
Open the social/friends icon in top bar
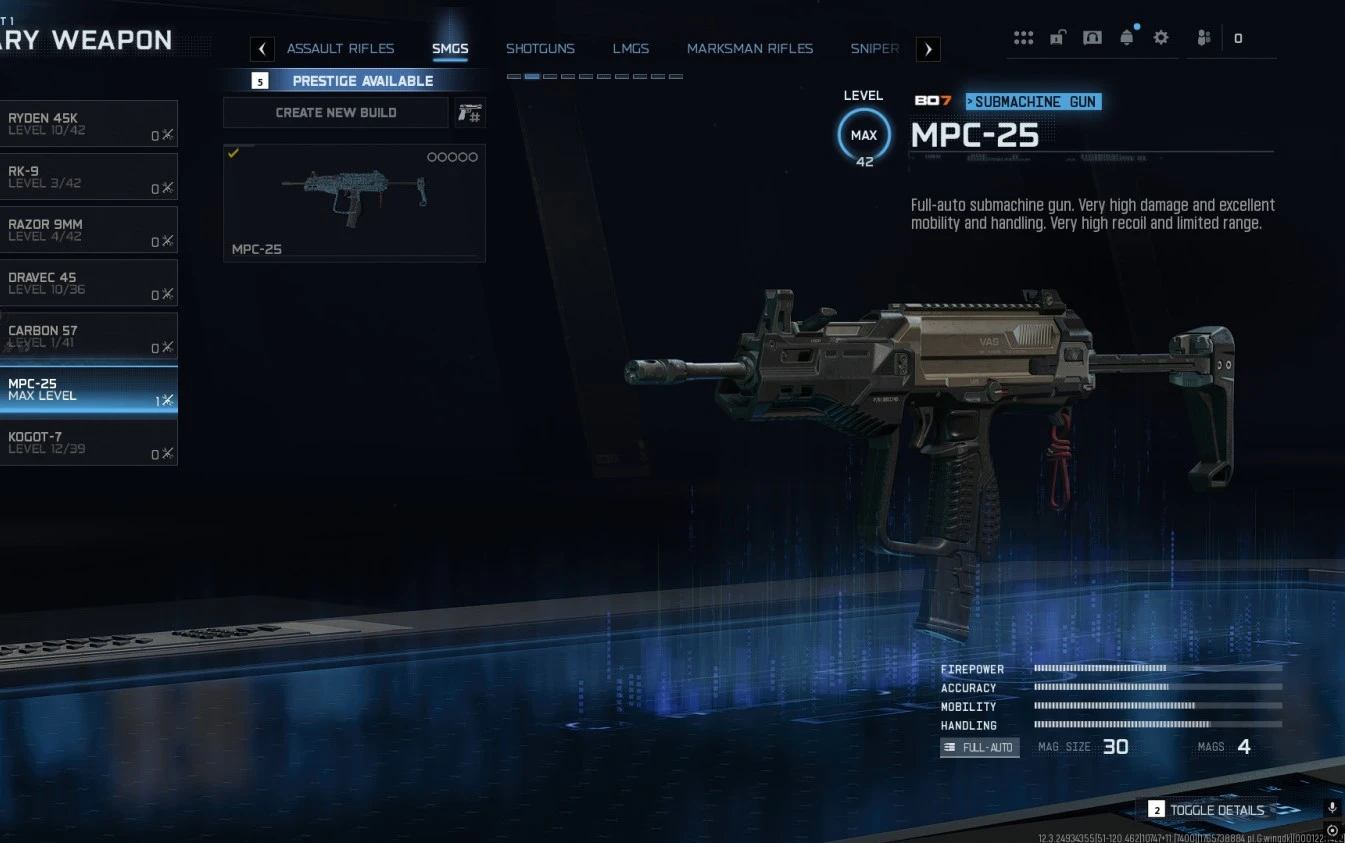click(x=1204, y=37)
